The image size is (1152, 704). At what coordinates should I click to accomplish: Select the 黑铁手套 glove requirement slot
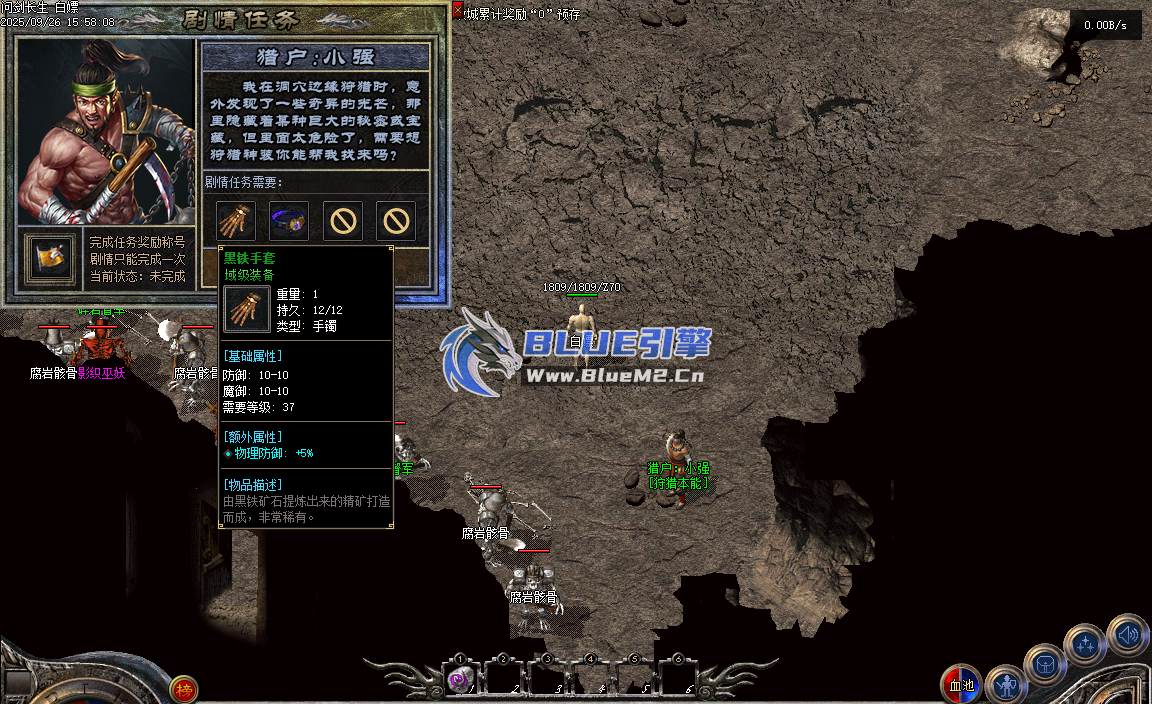tap(236, 221)
